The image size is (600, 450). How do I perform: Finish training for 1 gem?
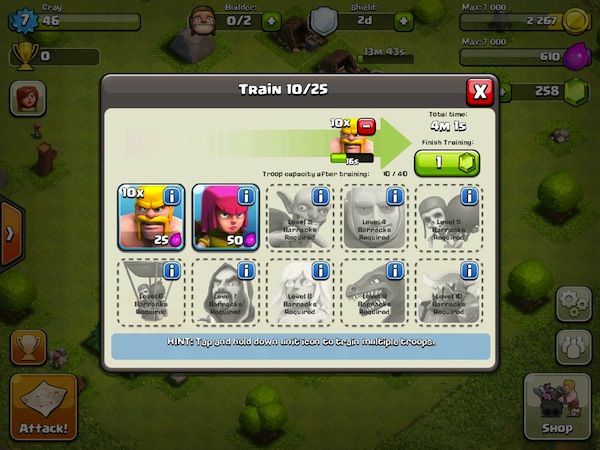446,164
